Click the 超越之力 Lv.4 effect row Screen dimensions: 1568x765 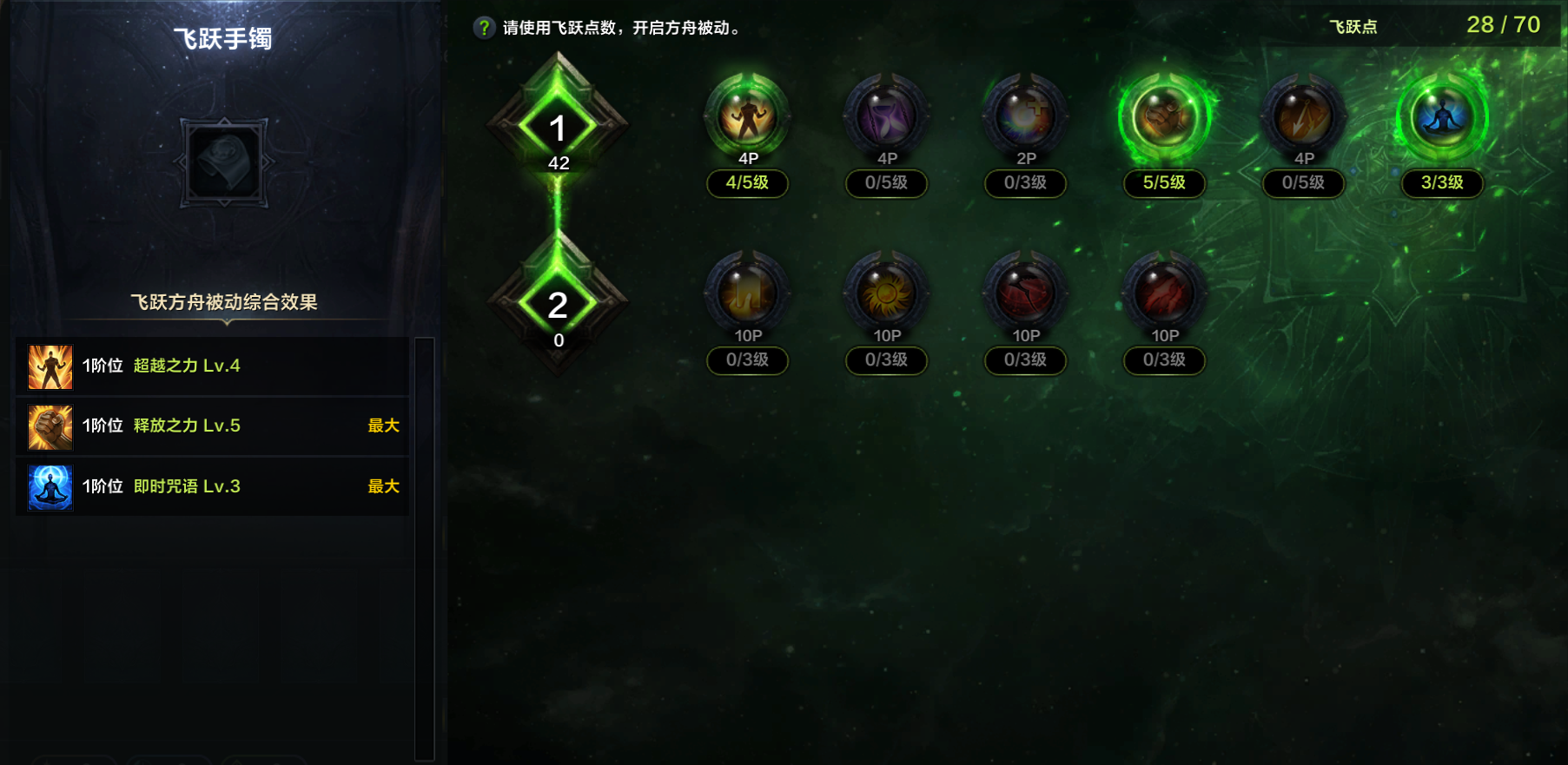pos(213,366)
